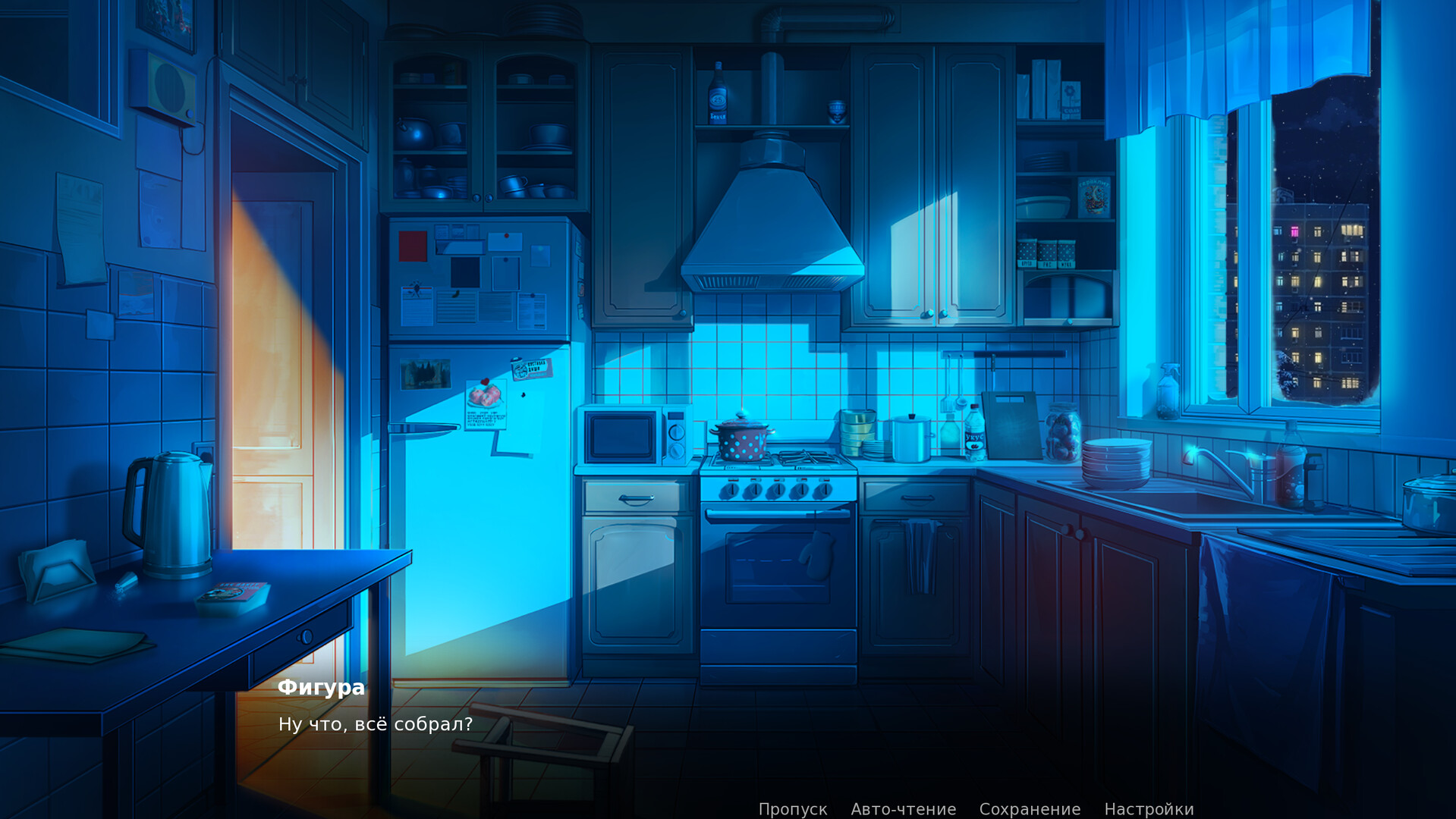Viewport: 1456px width, 819px height.
Task: Click the polka-dot pot on the stove
Action: coord(744,440)
